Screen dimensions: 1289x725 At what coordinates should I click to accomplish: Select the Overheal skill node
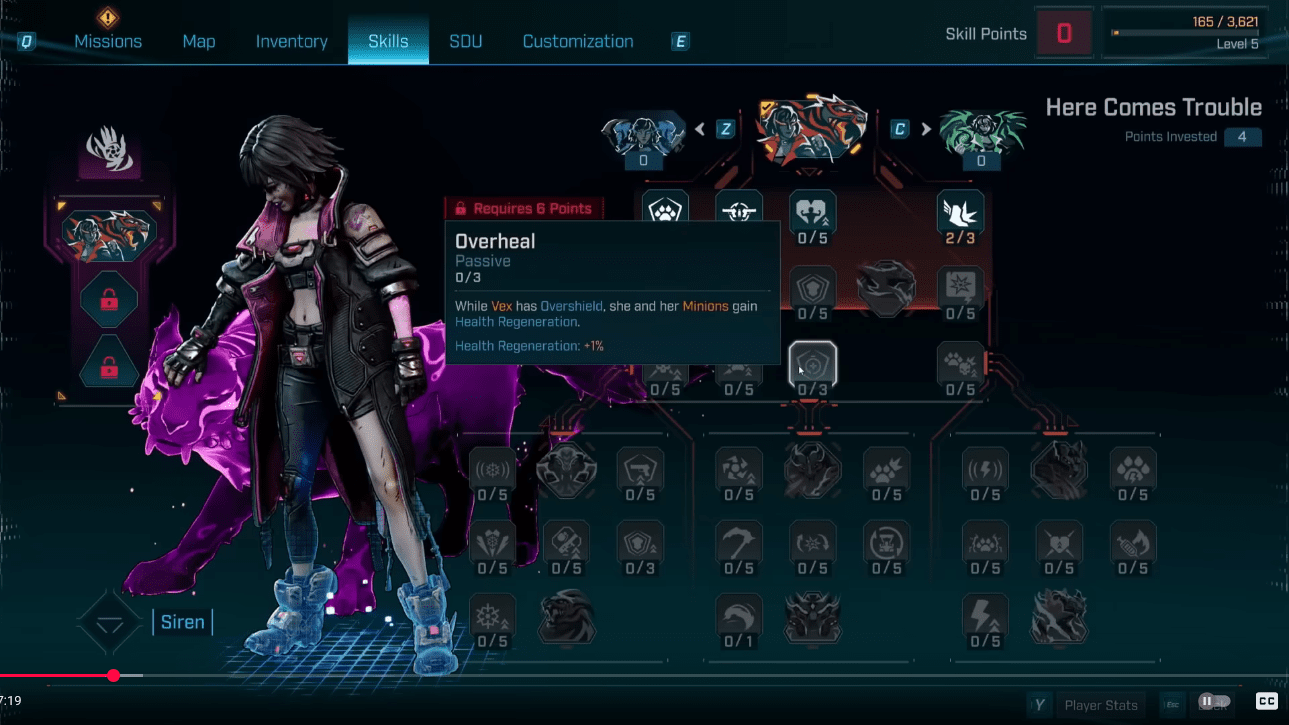pyautogui.click(x=812, y=364)
